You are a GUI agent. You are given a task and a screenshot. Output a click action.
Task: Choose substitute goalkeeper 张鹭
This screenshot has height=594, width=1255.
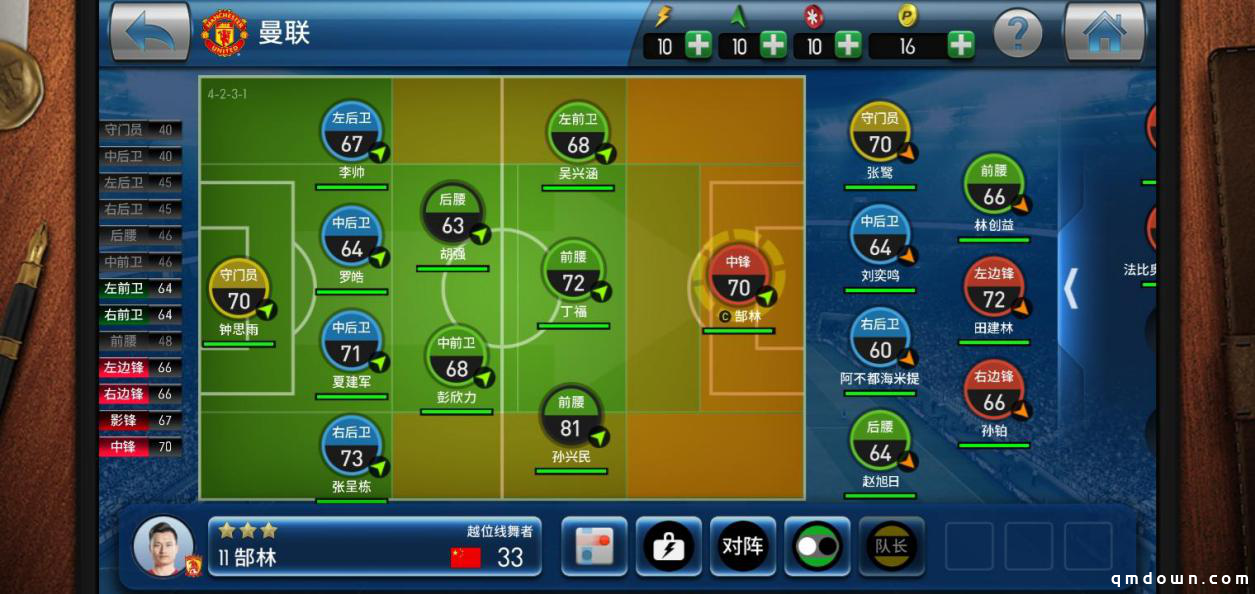click(x=880, y=136)
